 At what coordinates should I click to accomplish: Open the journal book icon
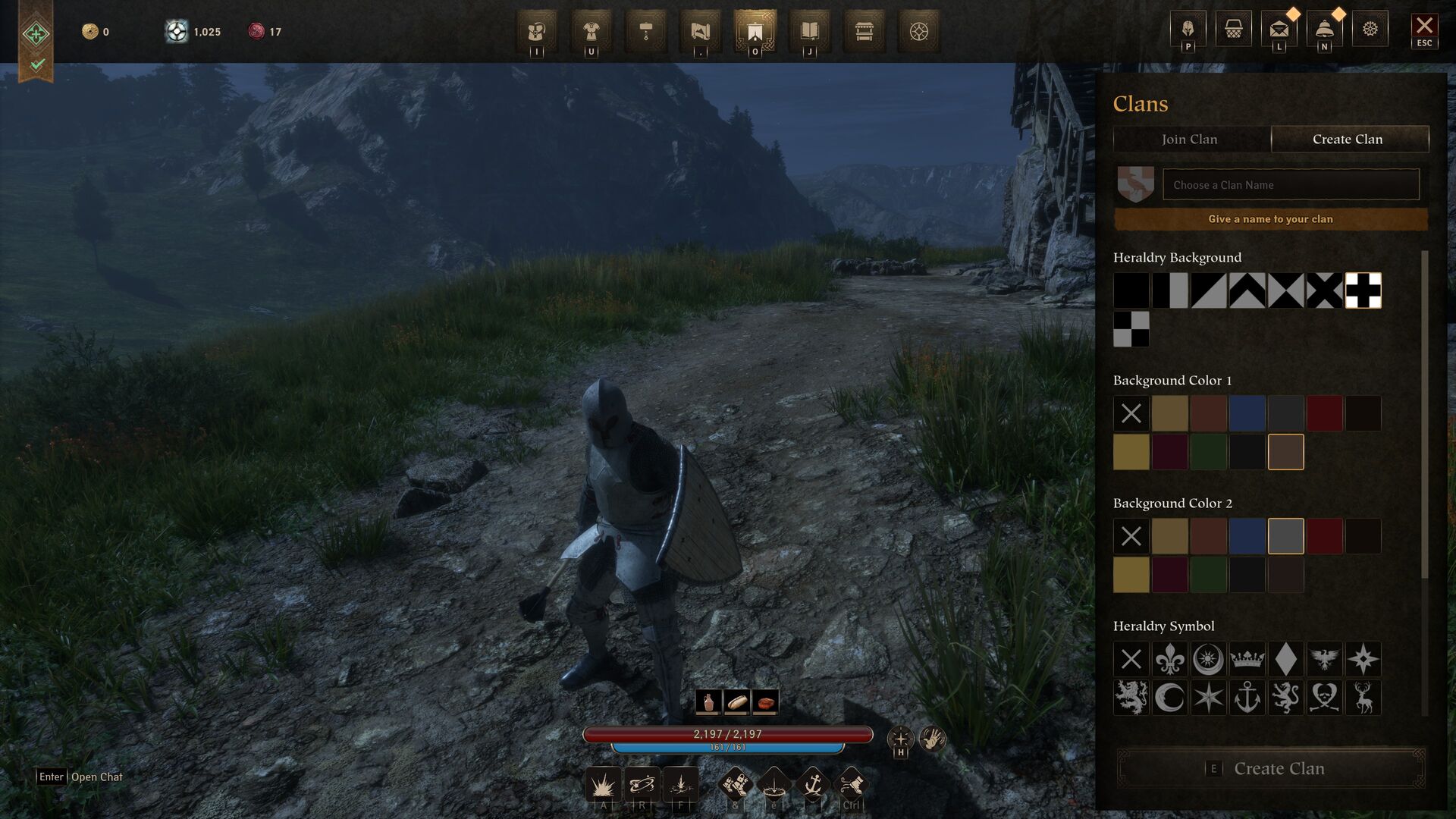pyautogui.click(x=809, y=31)
